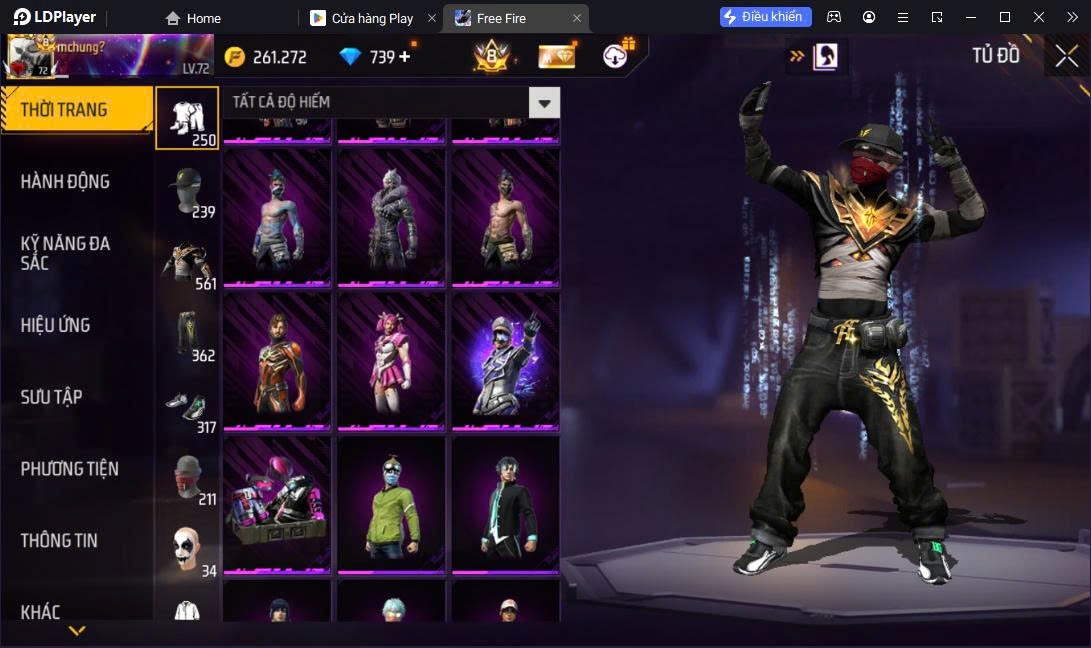Viewport: 1091px width, 648px height.
Task: Close the wardrobe with the X button
Action: click(1066, 56)
